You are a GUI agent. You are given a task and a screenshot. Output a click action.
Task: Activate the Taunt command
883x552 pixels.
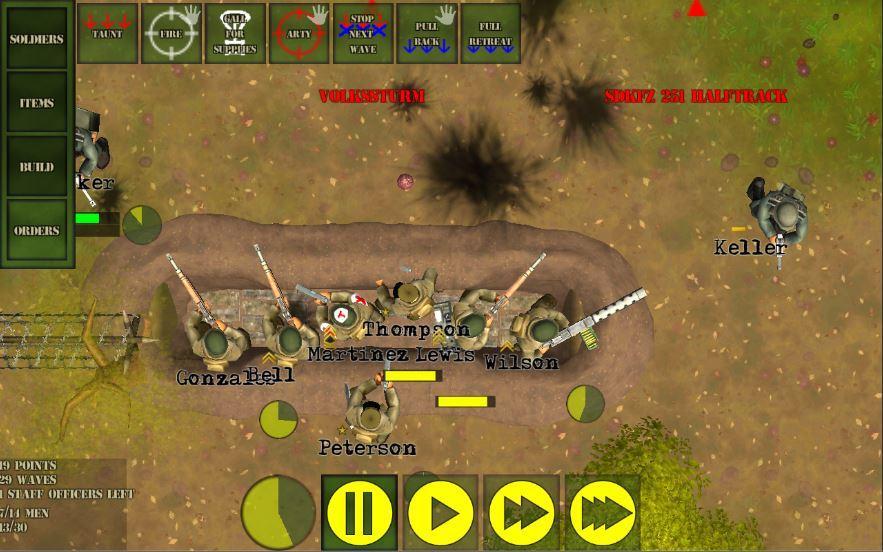click(x=107, y=33)
